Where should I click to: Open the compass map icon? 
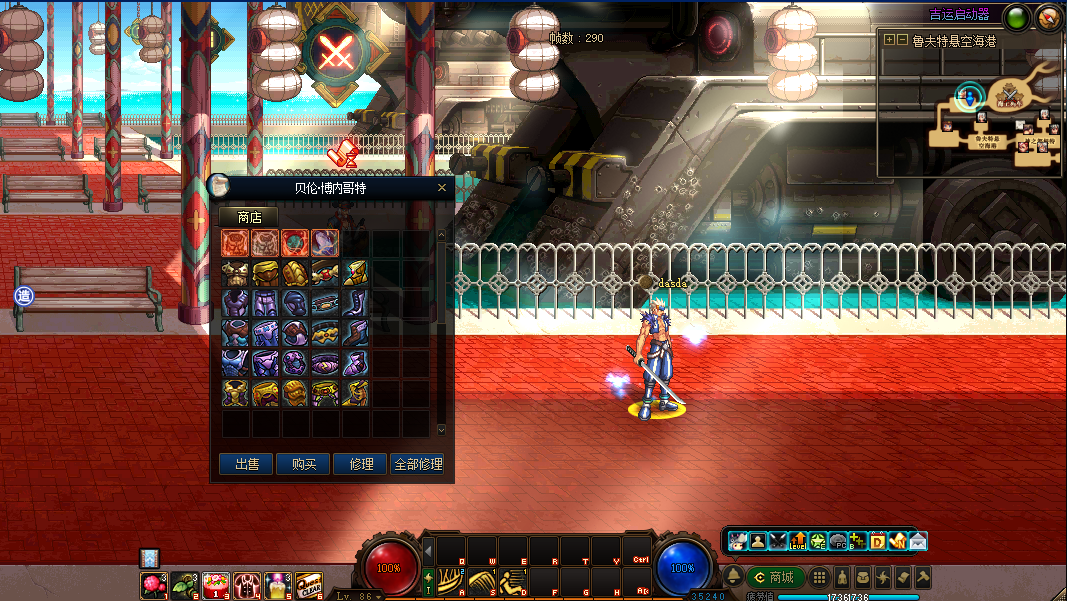click(1047, 16)
